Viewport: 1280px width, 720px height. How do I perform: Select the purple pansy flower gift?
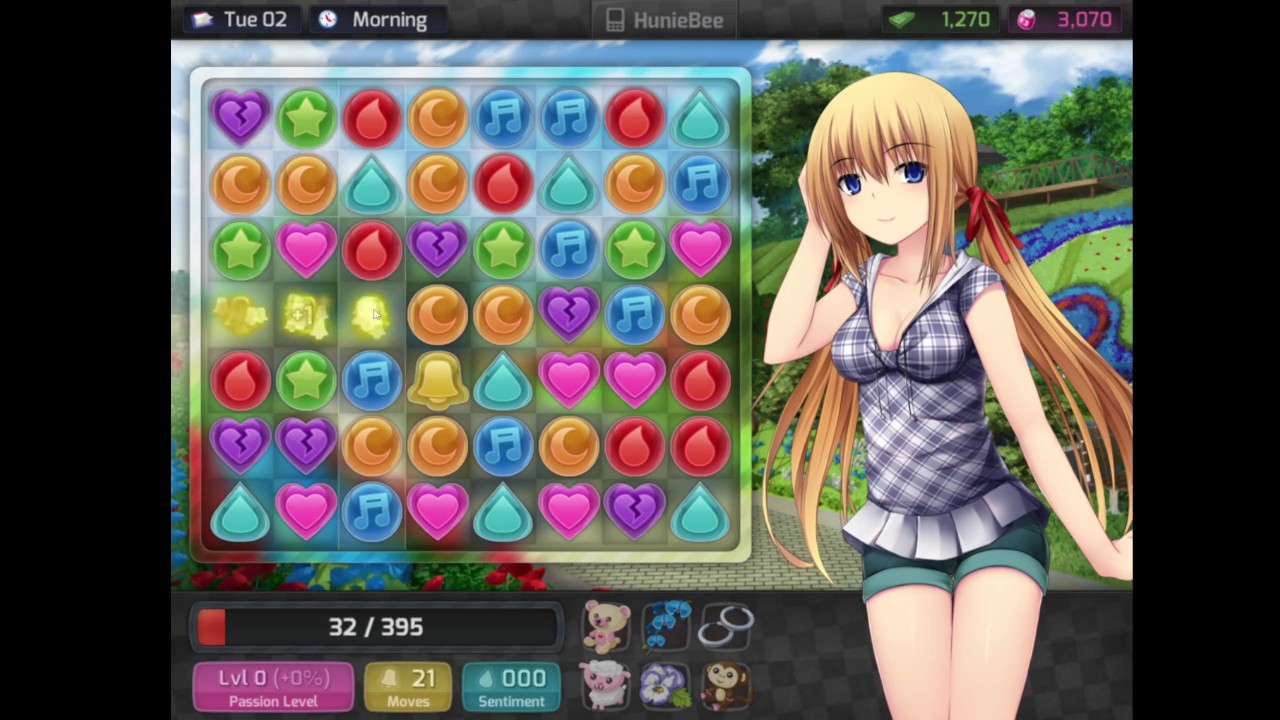[x=666, y=686]
